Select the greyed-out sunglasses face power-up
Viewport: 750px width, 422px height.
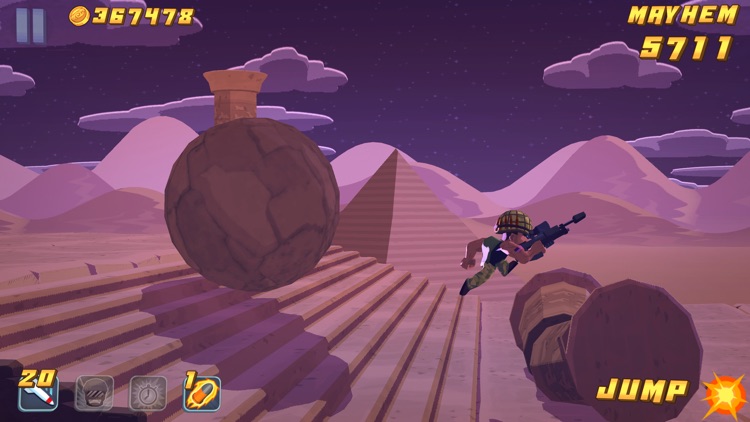point(94,393)
